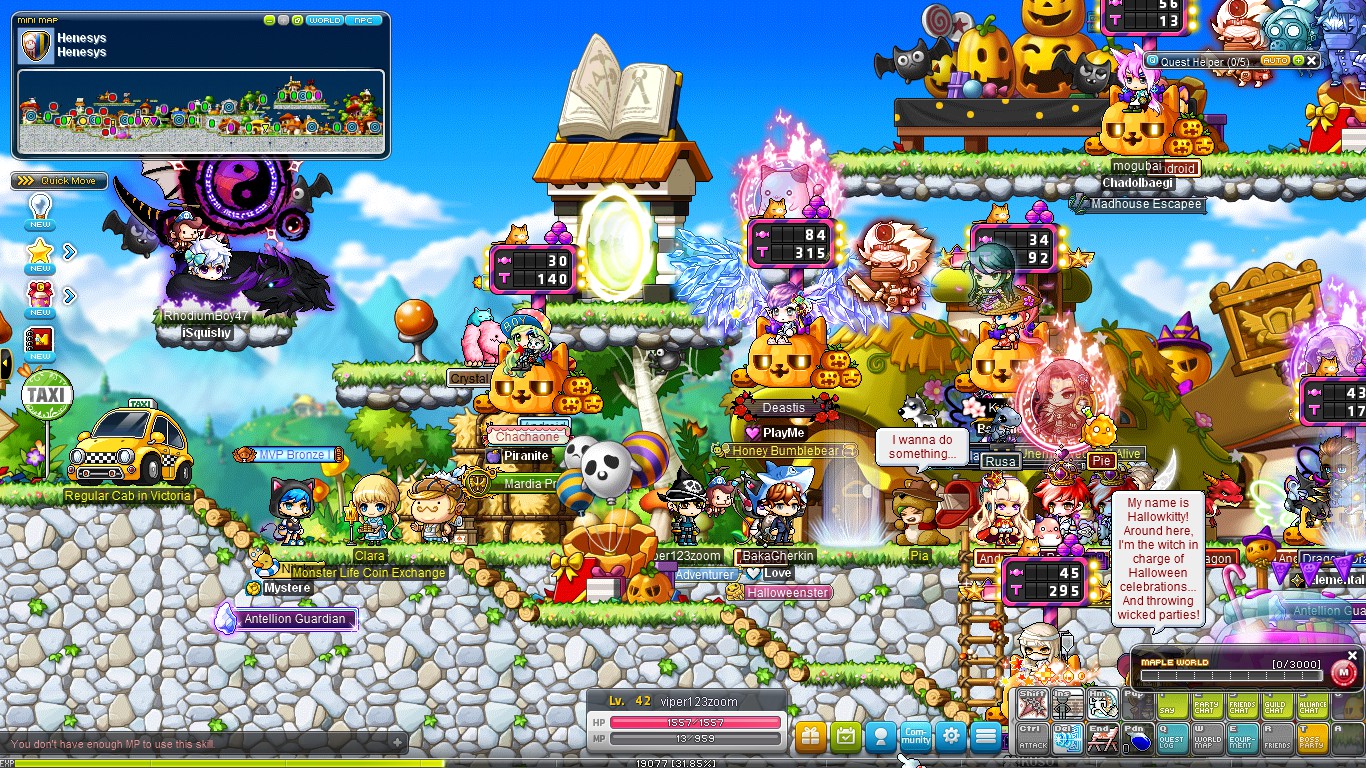The height and width of the screenshot is (768, 1366).
Task: Enlarge the minimap with the plus button
Action: (x=283, y=21)
